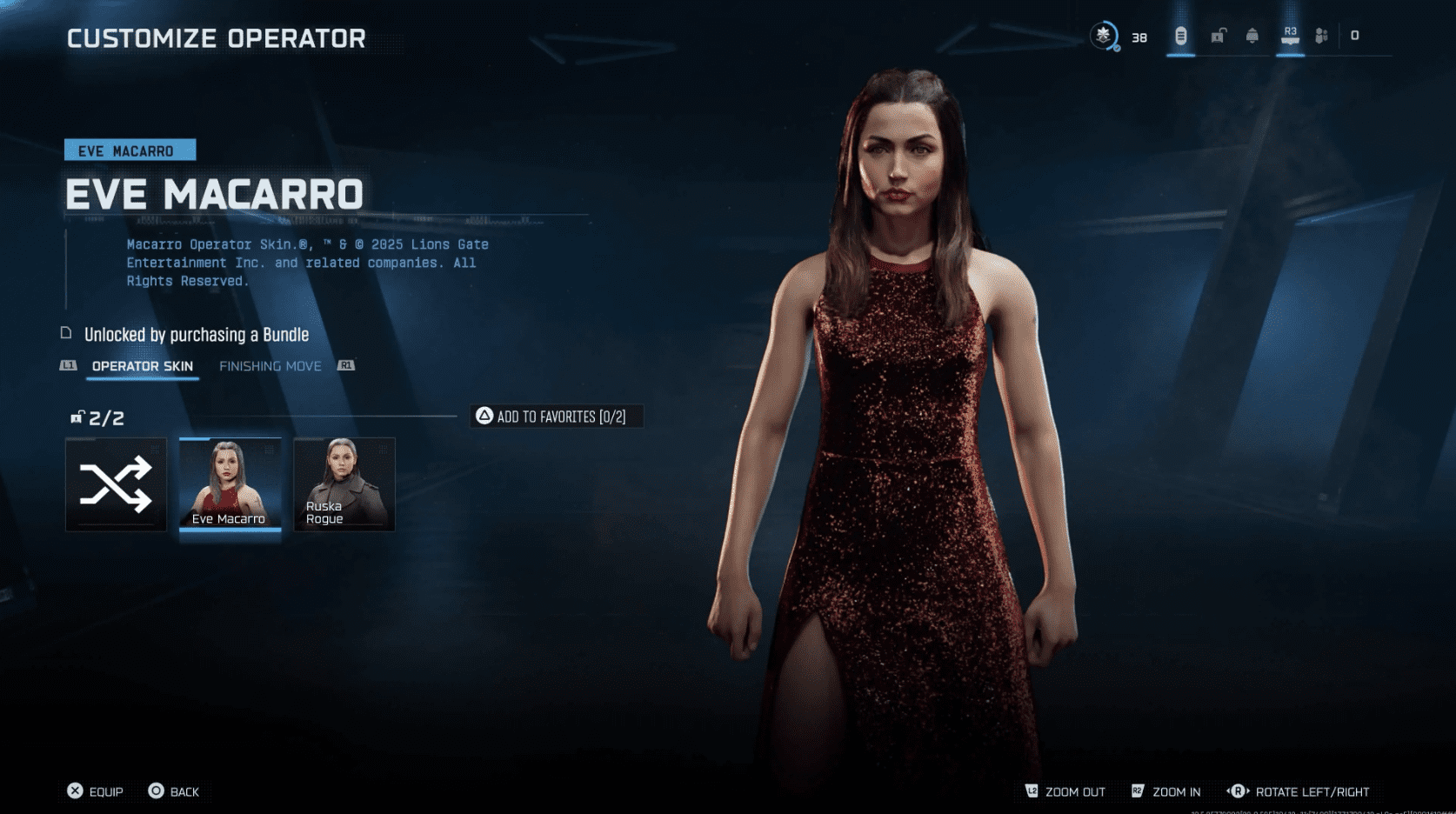Click the Zoom Out control
The image size is (1456, 814).
coord(1065,791)
